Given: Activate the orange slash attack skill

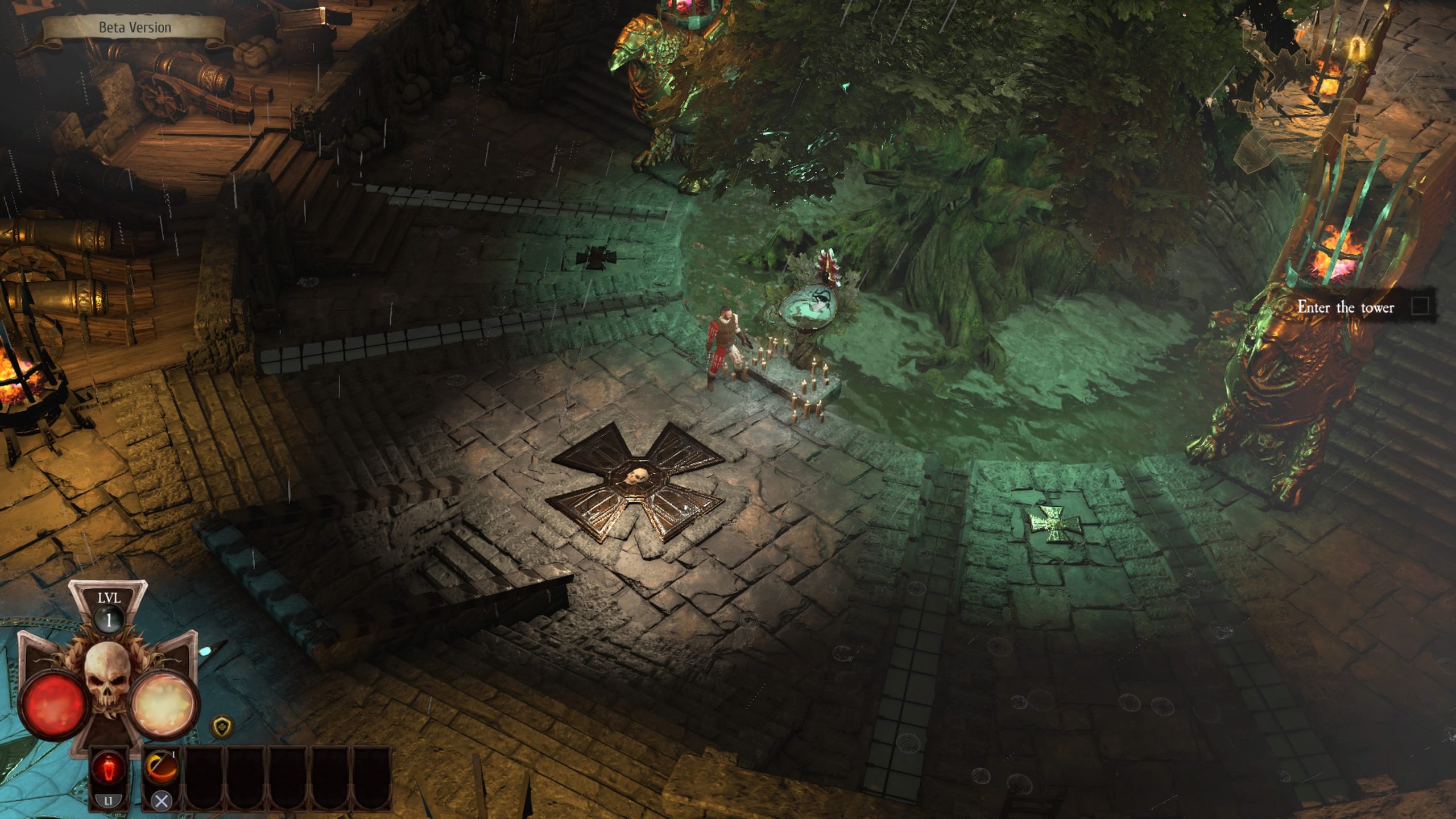Looking at the screenshot, I should pos(161,768).
